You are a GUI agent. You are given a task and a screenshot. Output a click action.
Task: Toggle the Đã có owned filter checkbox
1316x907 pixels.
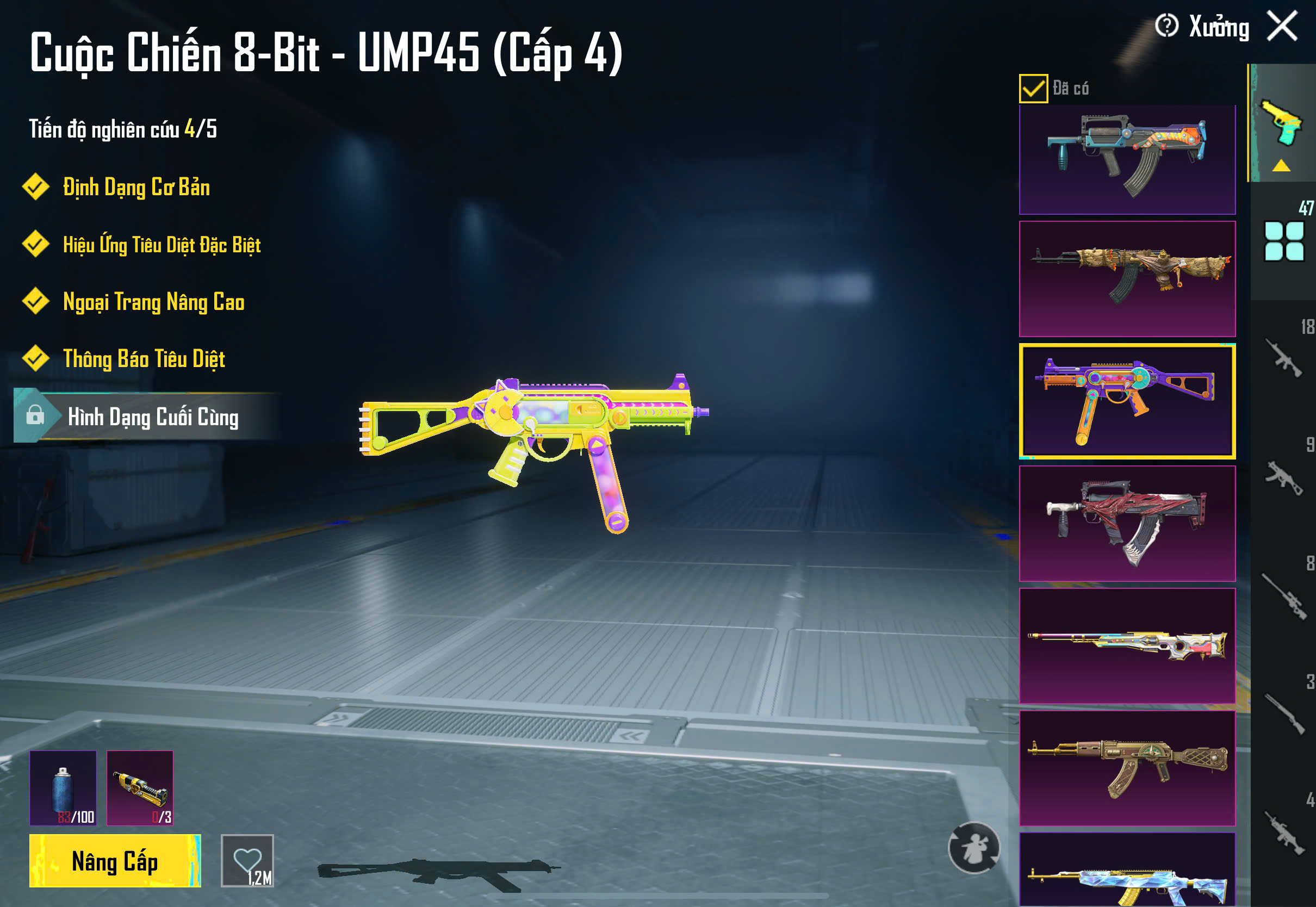pyautogui.click(x=1033, y=89)
